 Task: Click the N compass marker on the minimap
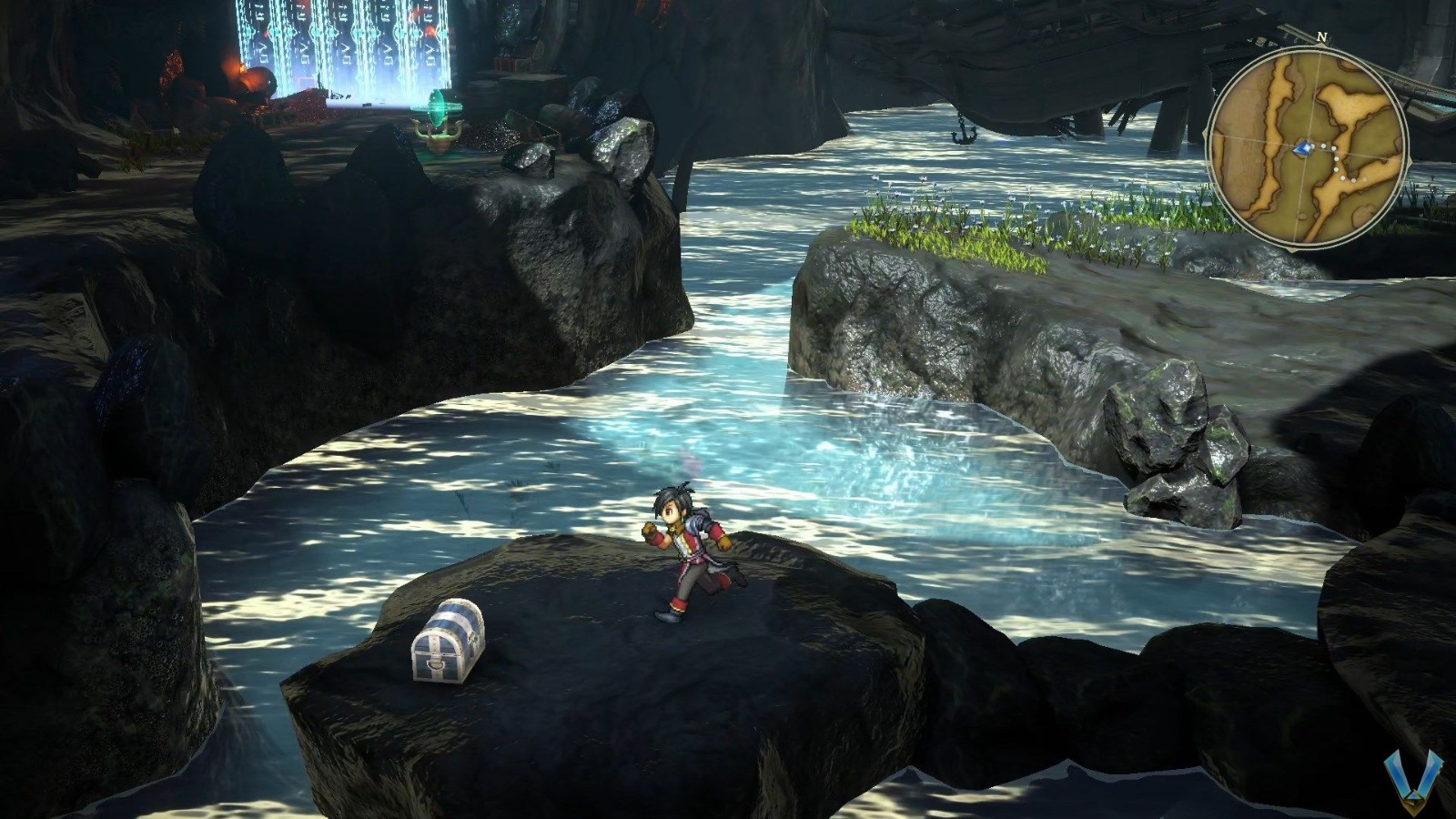click(x=1321, y=36)
